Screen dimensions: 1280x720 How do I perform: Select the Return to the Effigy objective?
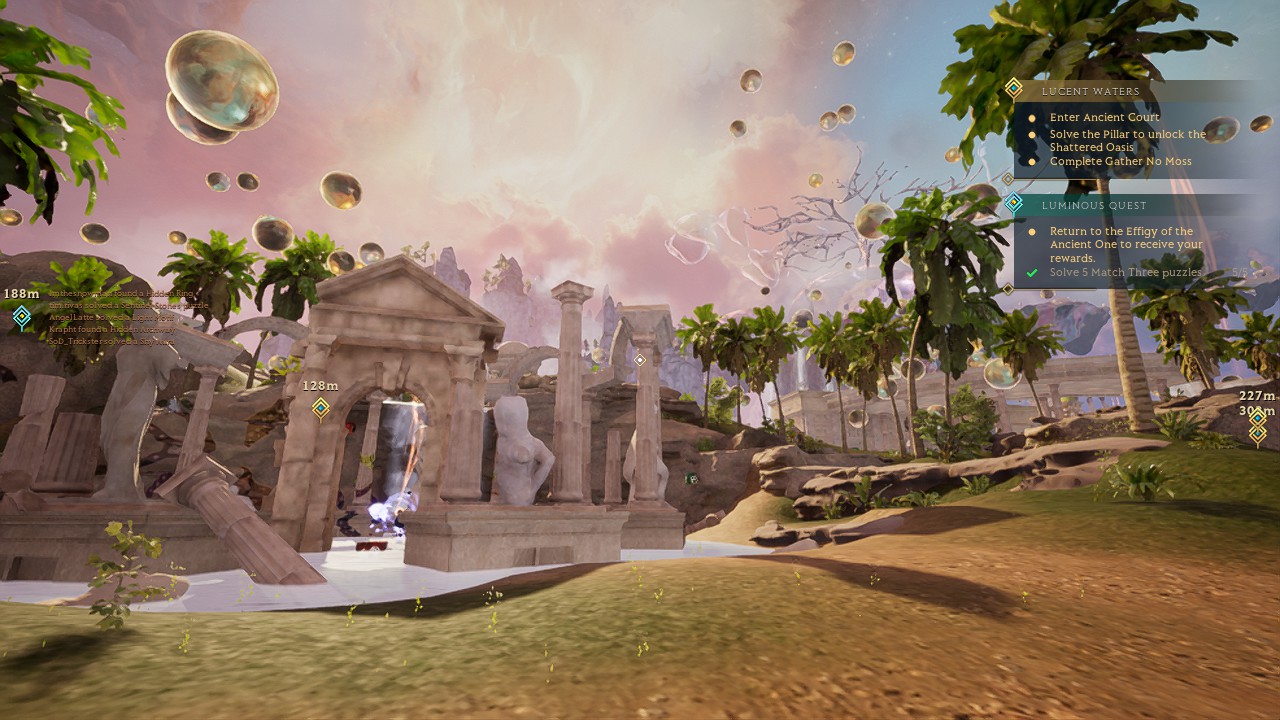pos(1125,244)
